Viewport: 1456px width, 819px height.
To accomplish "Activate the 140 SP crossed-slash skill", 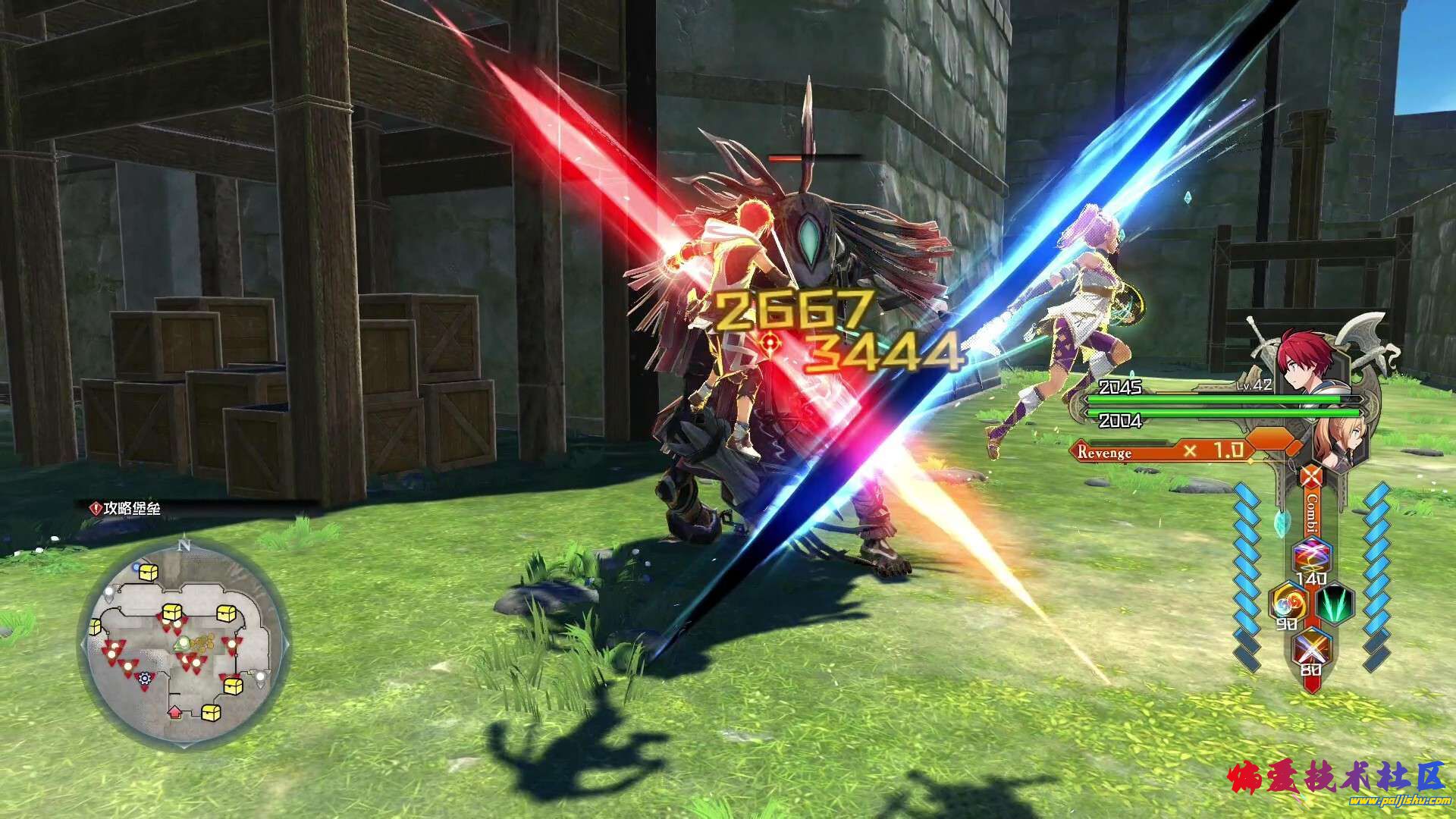I will tap(1310, 557).
